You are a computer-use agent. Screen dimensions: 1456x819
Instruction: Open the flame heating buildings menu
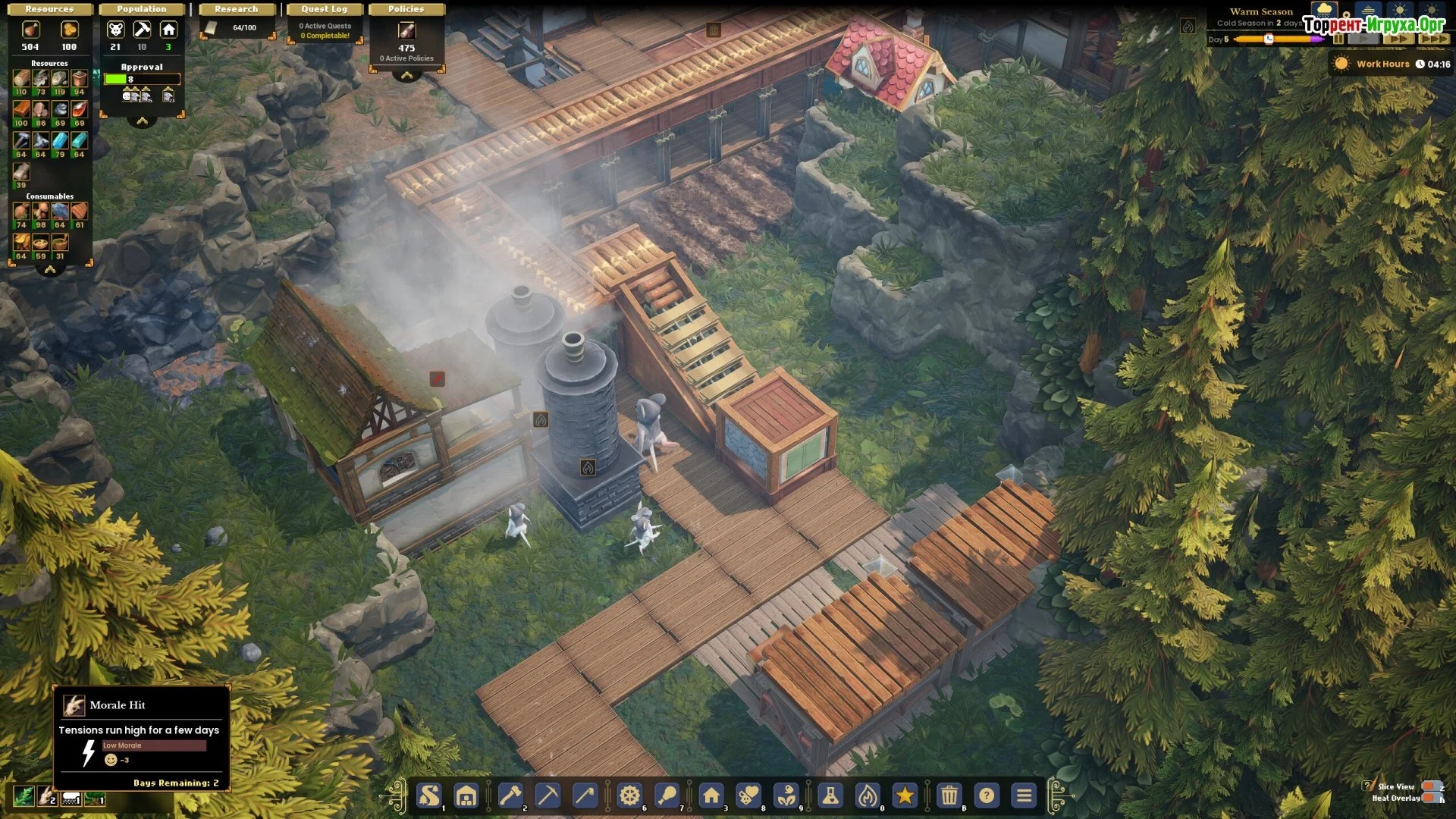[868, 795]
